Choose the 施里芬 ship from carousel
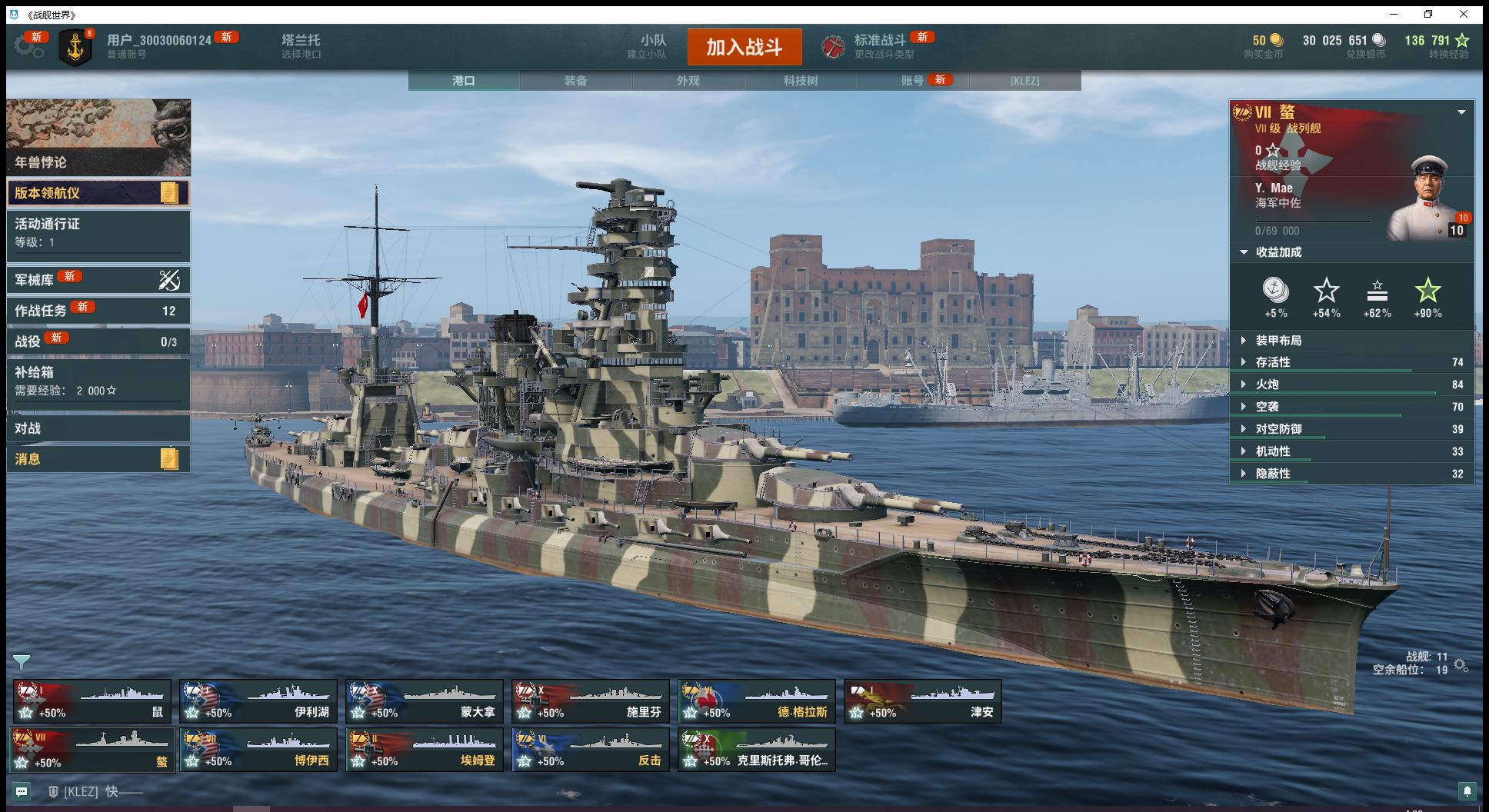Screen dimensions: 1489x812 click(590, 701)
